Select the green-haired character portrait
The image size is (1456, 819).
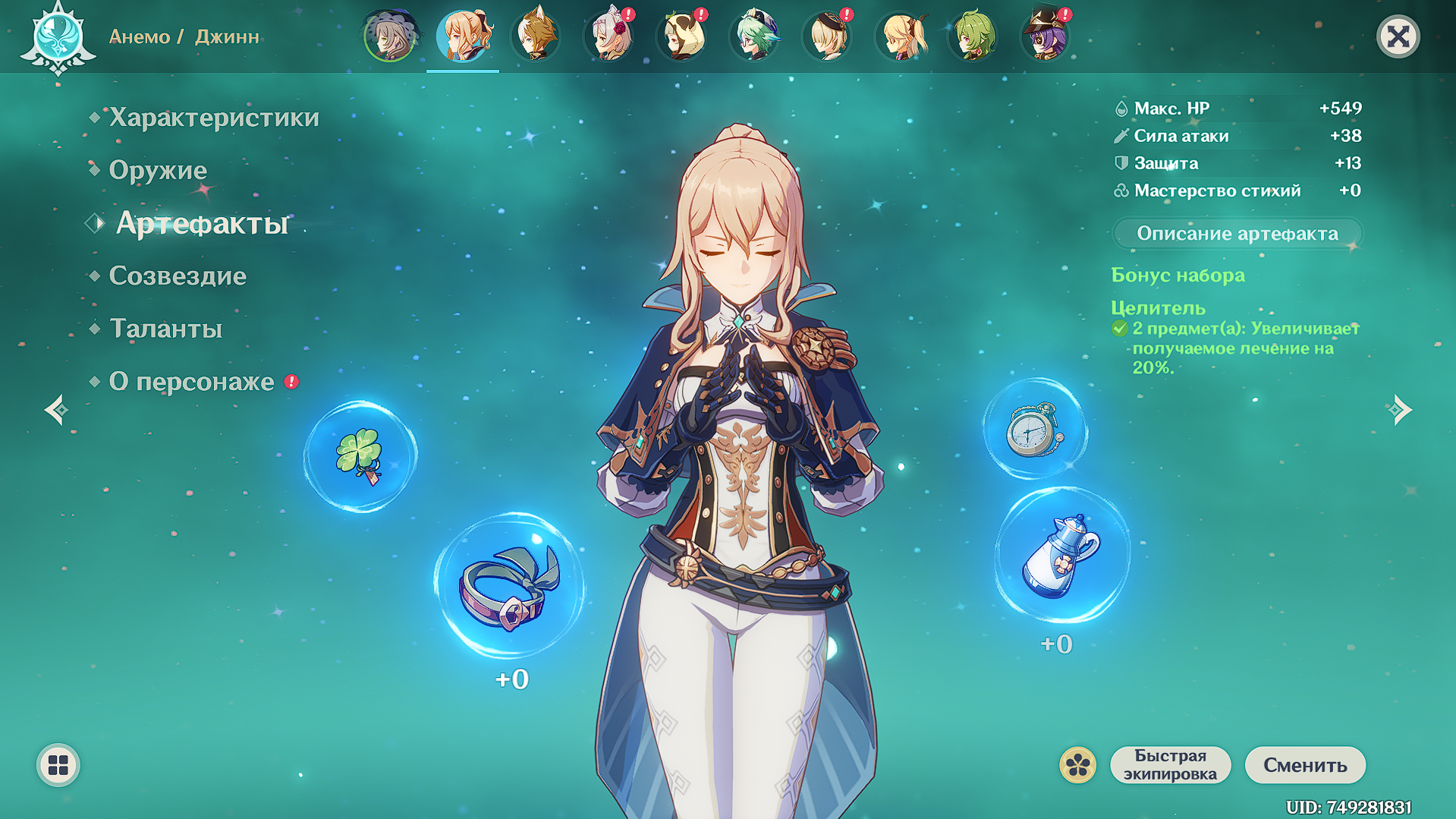[974, 36]
